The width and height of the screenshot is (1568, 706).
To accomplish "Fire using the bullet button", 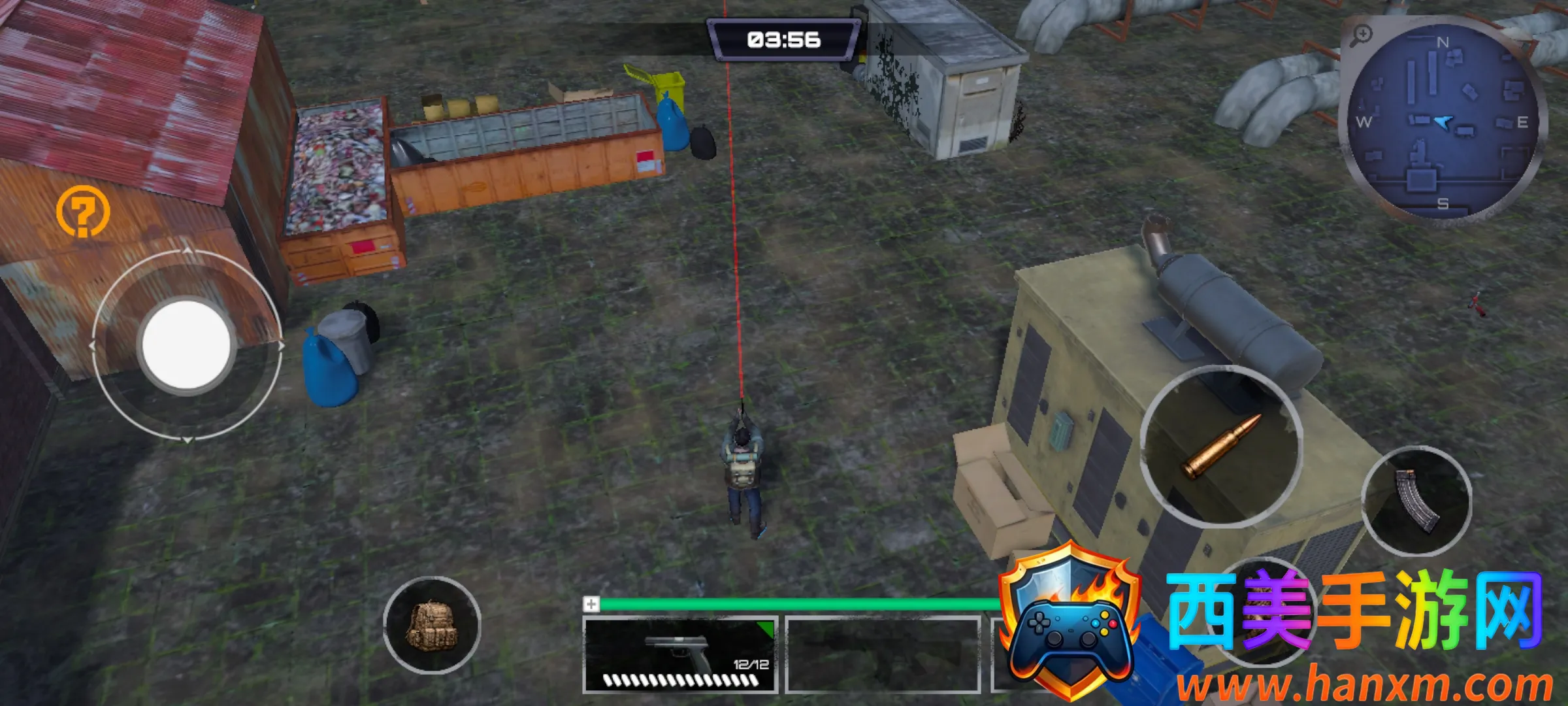I will (x=1221, y=446).
